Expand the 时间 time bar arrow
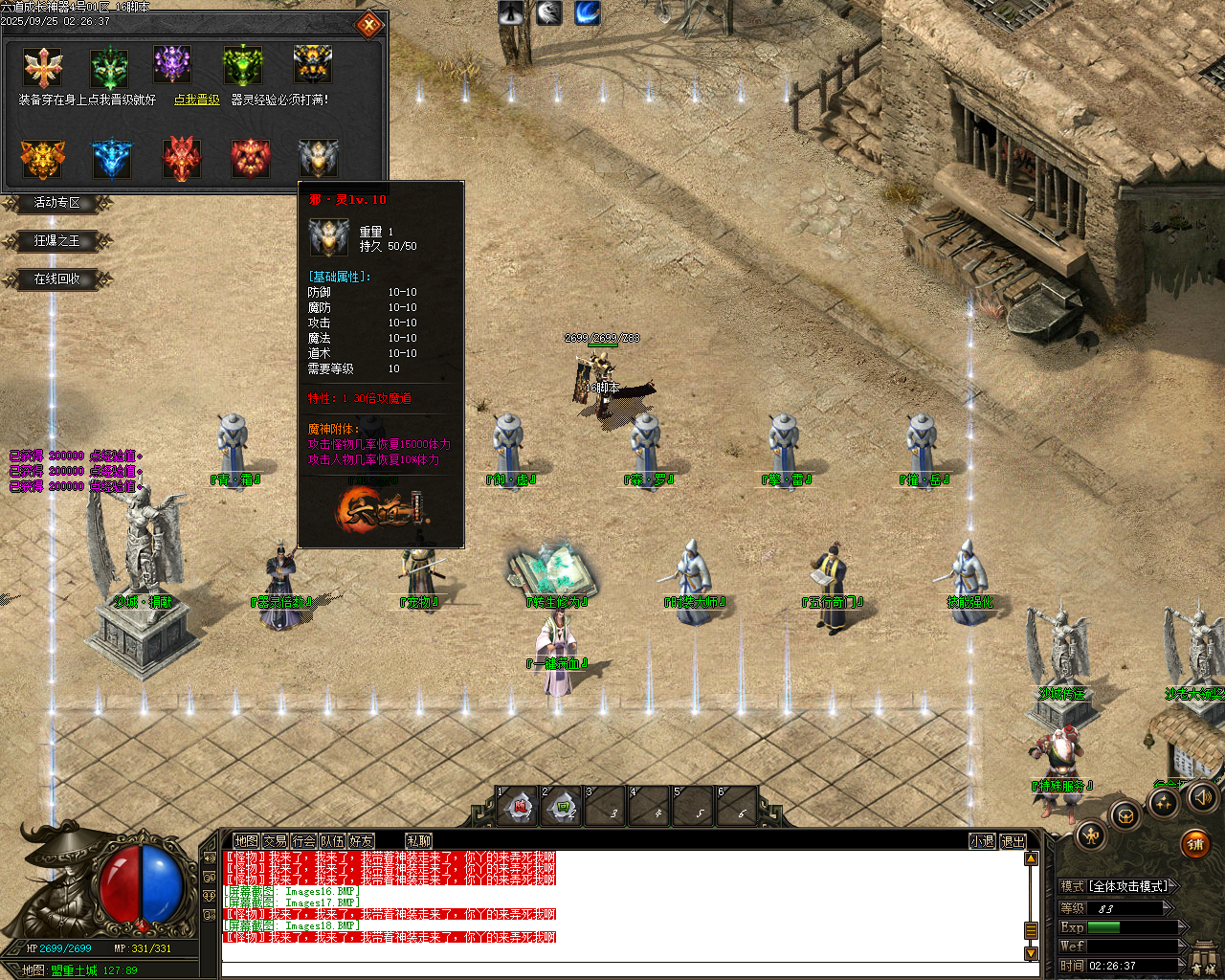The image size is (1225, 980). 1183,965
